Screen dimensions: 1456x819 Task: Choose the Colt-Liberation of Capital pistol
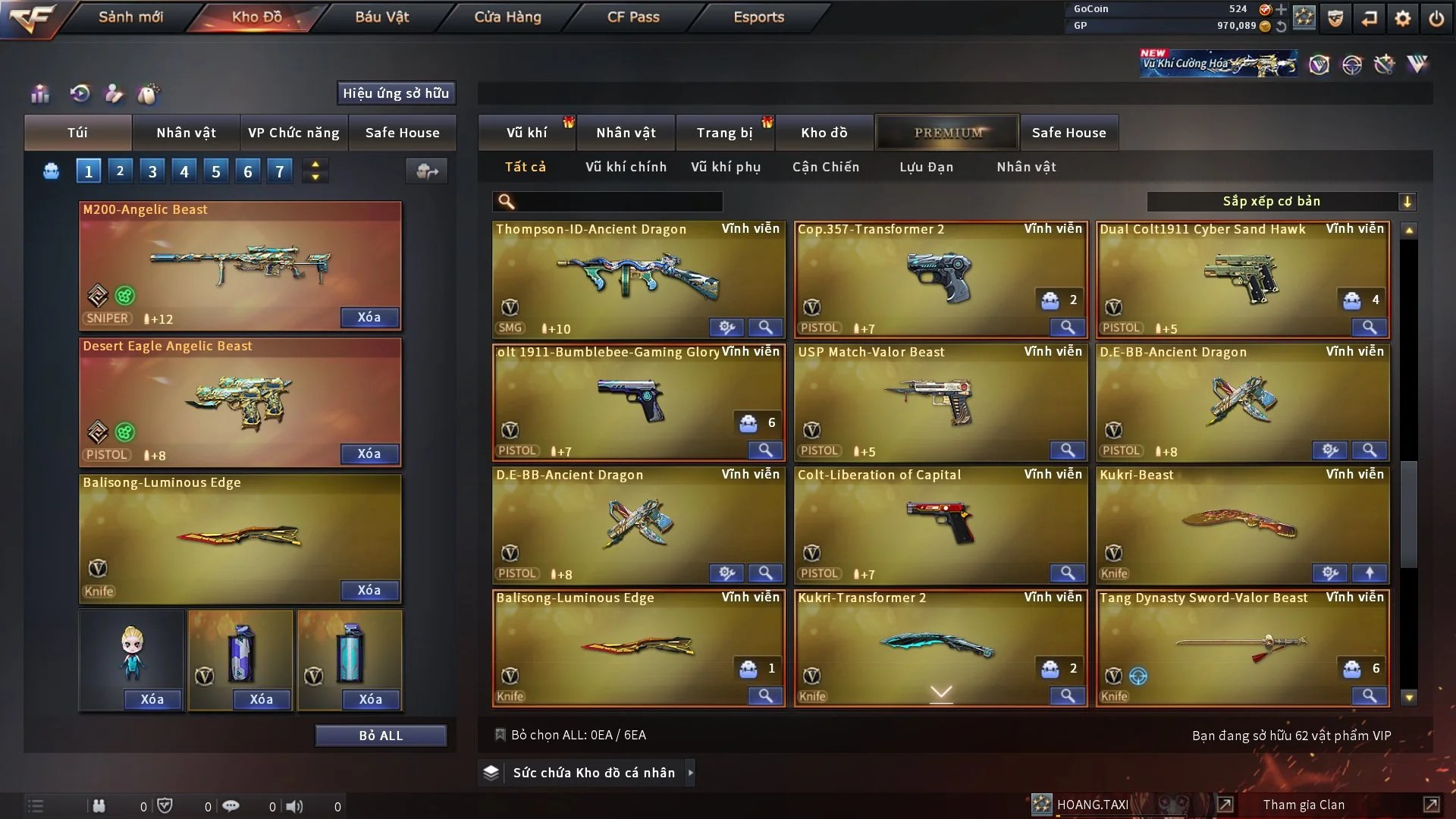tap(940, 524)
